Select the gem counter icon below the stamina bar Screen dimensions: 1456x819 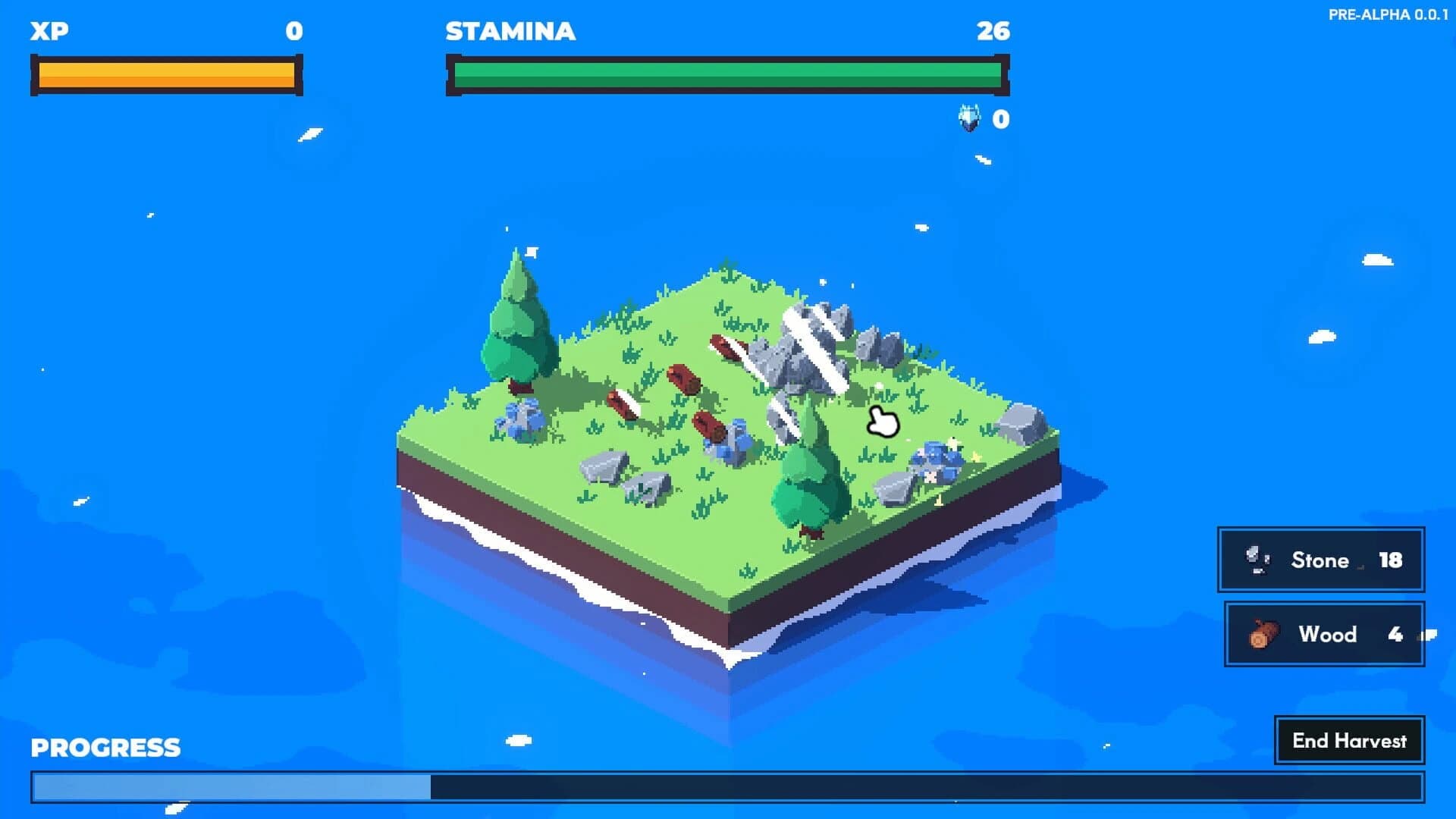point(968,118)
